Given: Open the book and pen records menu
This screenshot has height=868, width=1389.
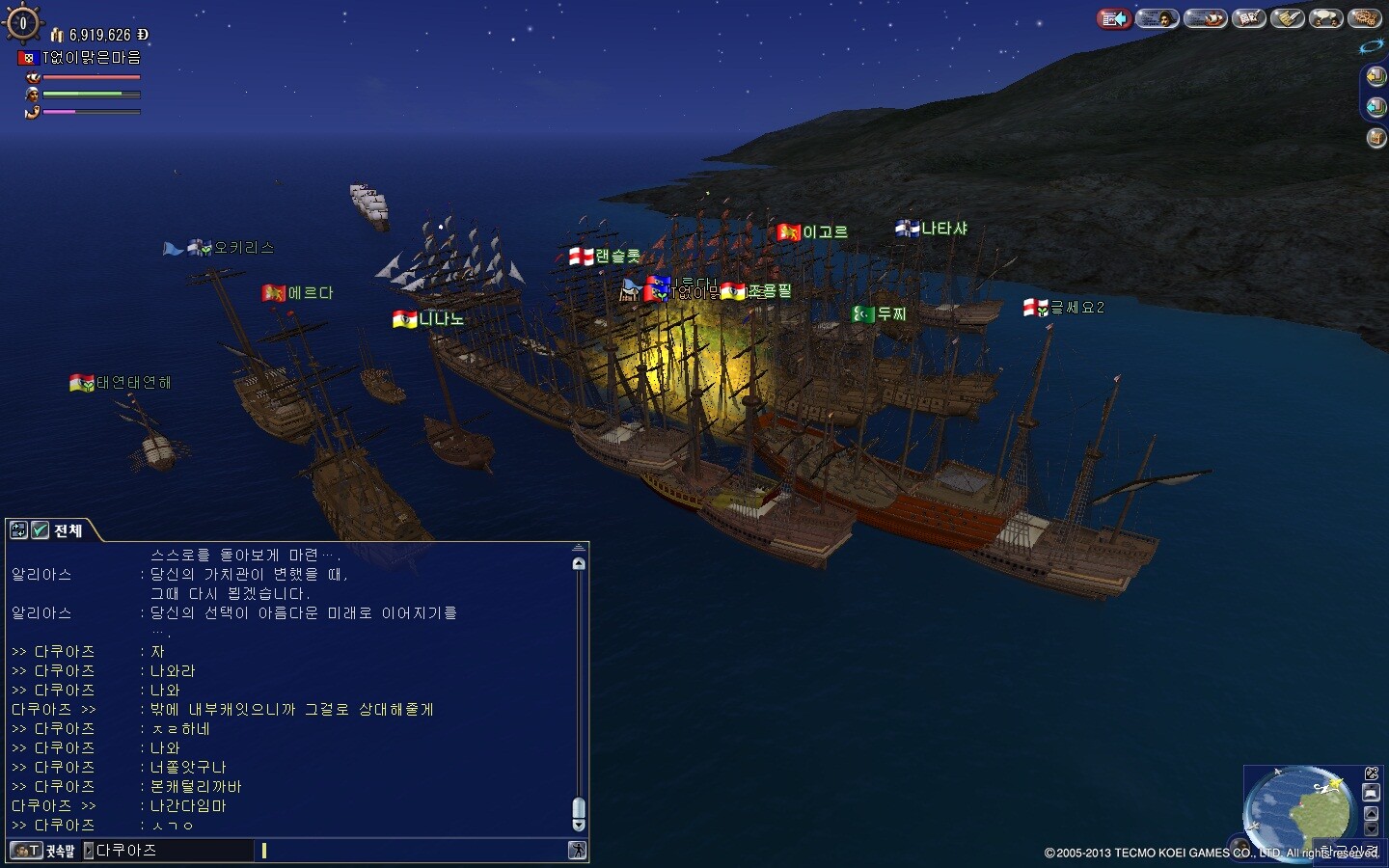Looking at the screenshot, I should click(x=1249, y=18).
